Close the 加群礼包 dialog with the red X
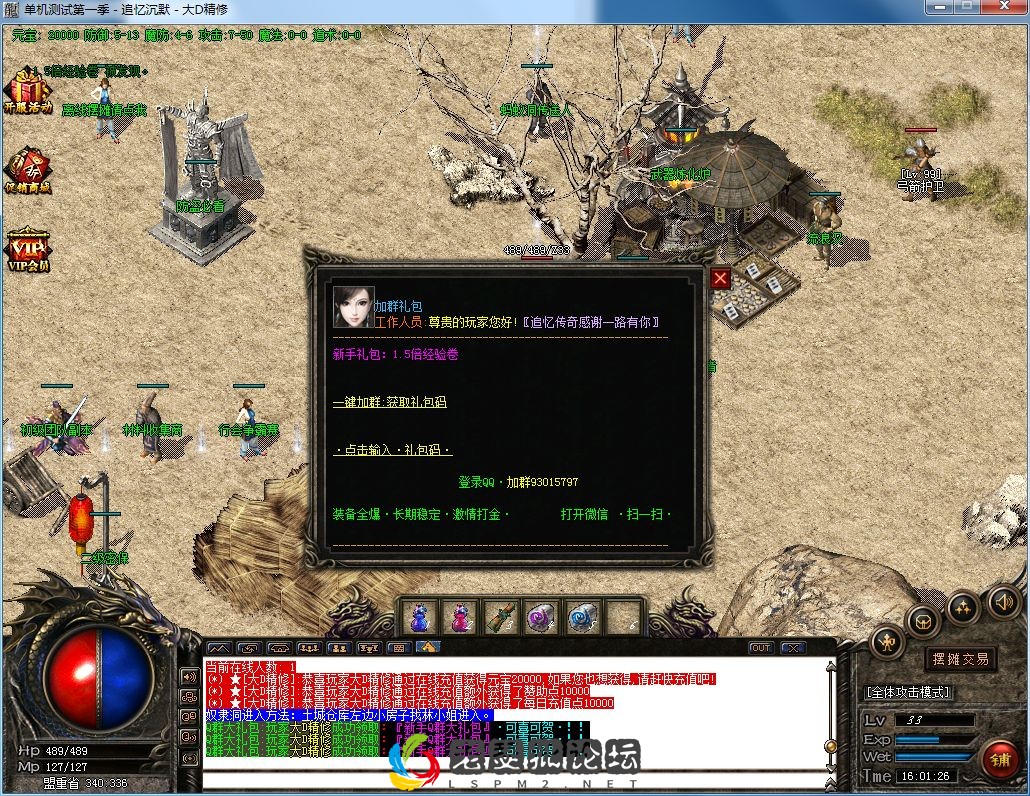This screenshot has height=796, width=1030. click(720, 279)
